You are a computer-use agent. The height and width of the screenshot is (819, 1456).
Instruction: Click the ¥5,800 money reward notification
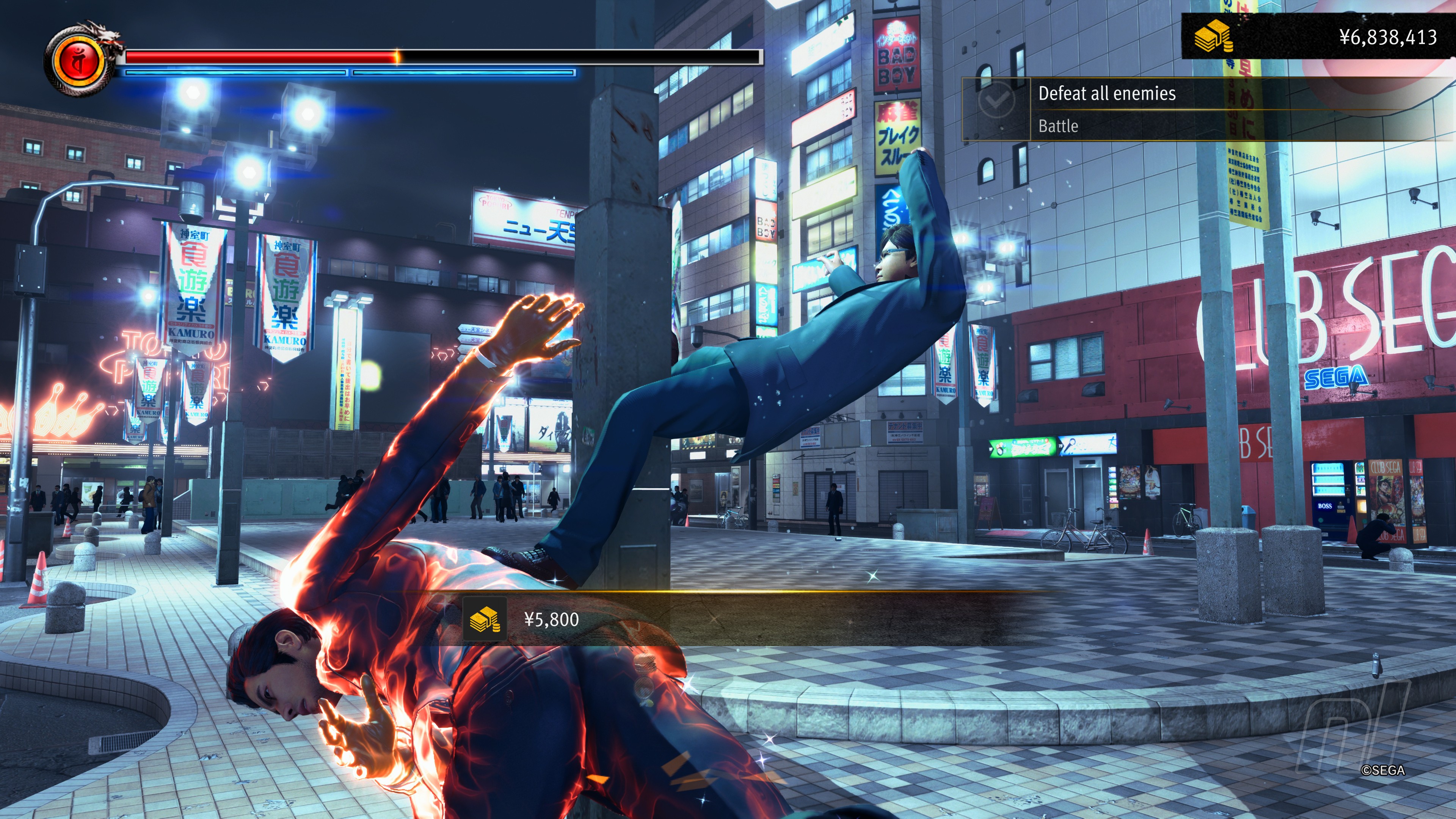pos(552,620)
